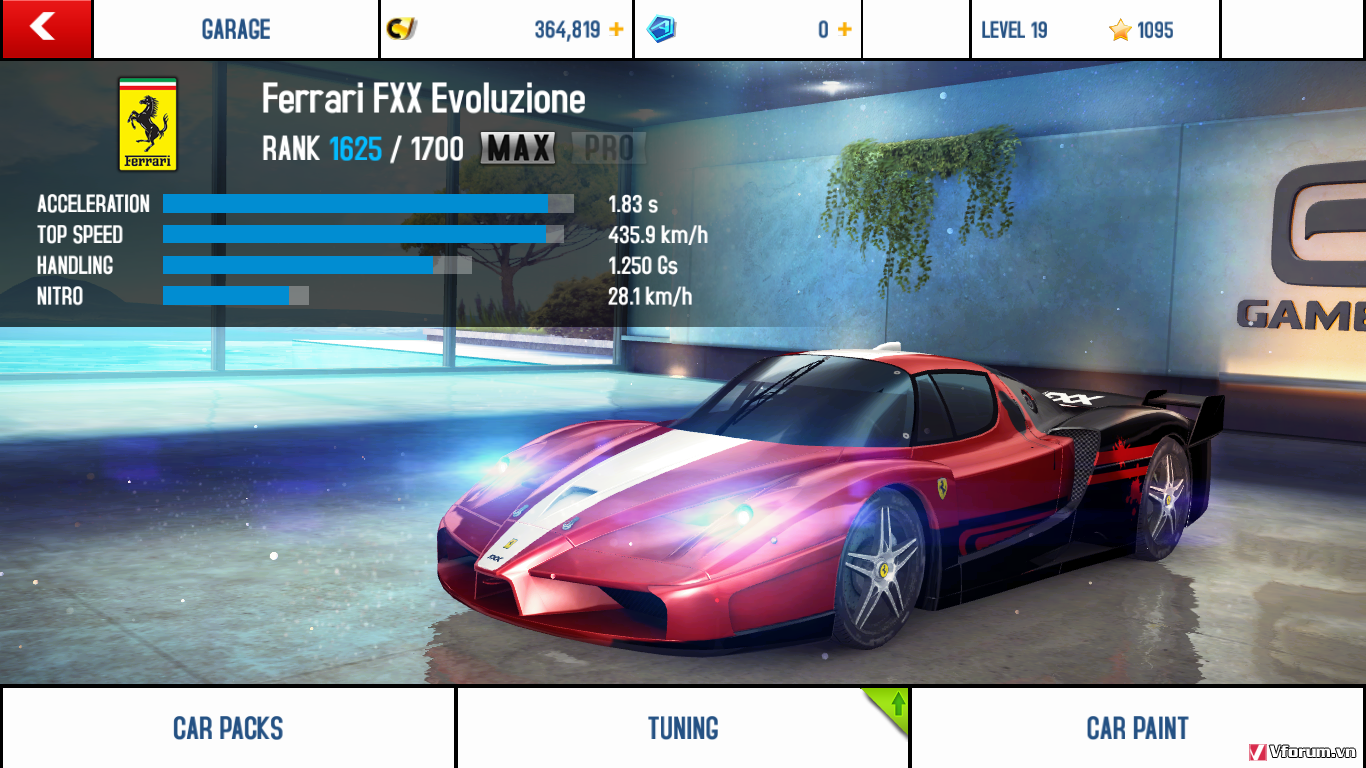Image resolution: width=1366 pixels, height=768 pixels.
Task: Open the Garage menu
Action: [236, 30]
